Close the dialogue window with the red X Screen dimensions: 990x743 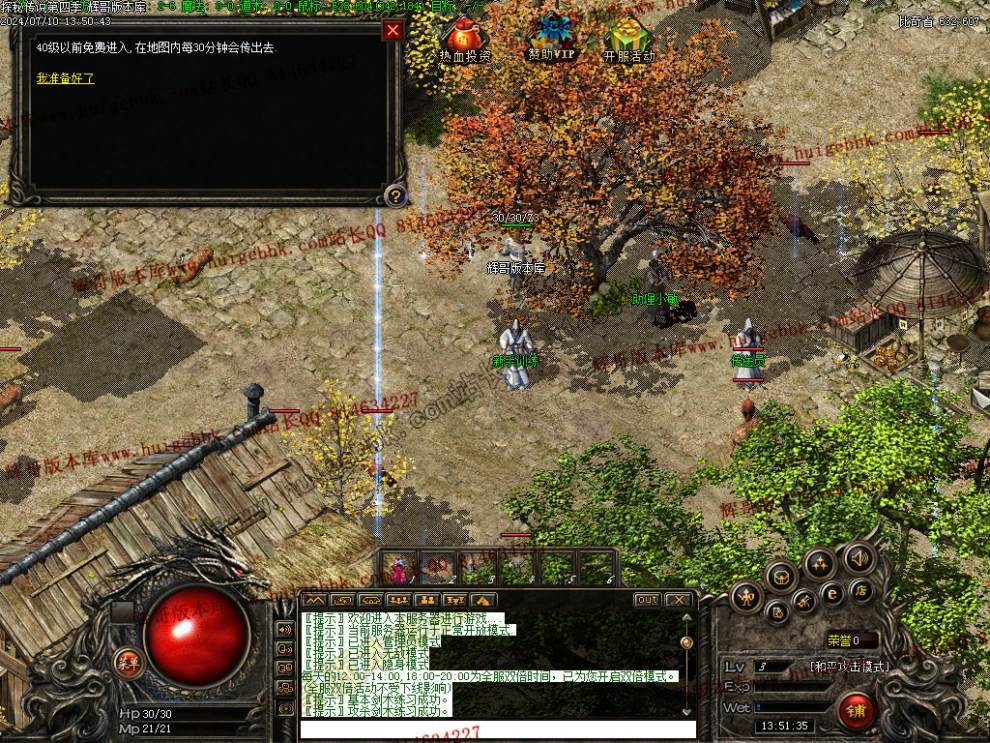pos(393,30)
